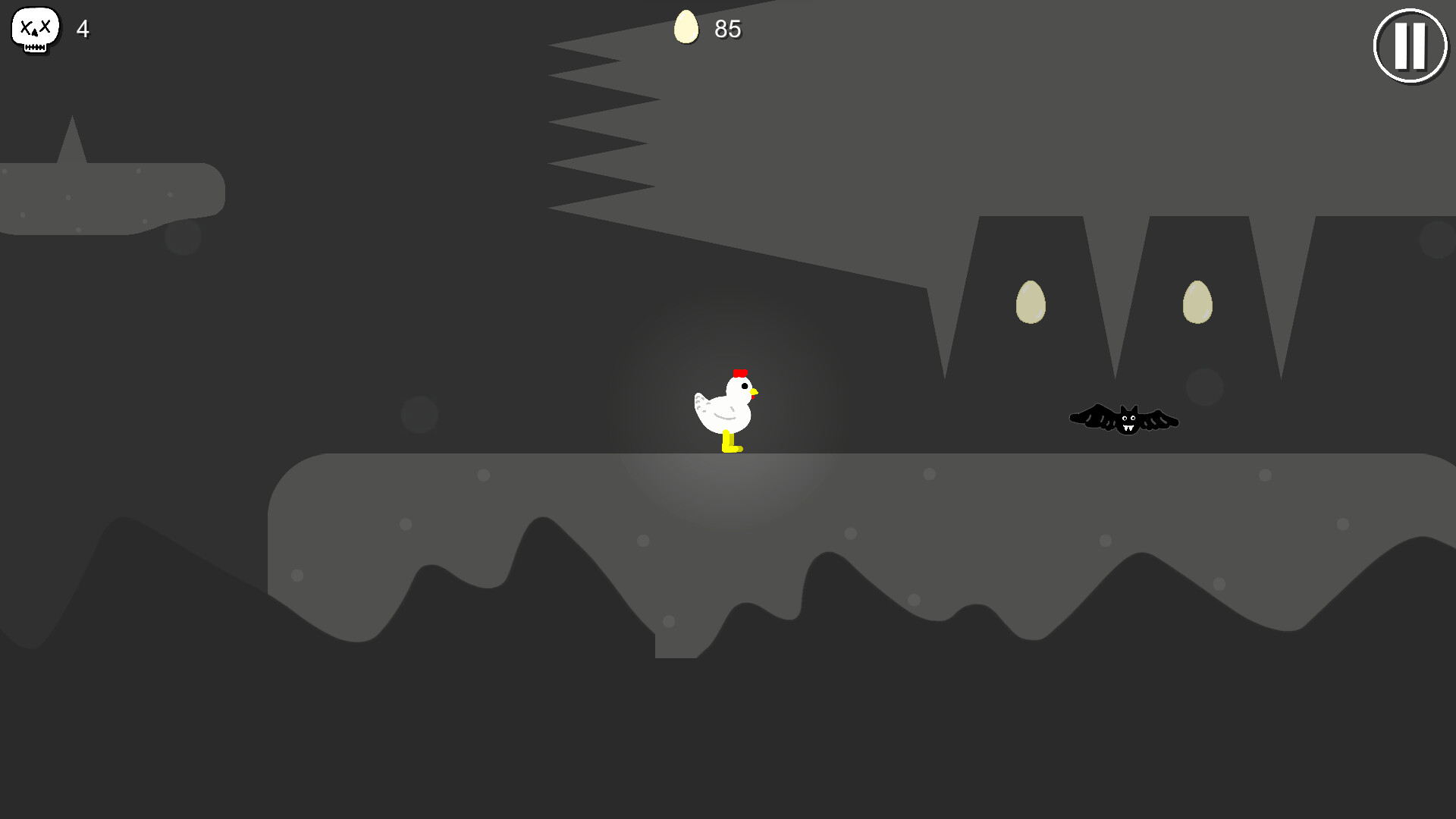Click the dark circle dot left of chicken

coord(422,415)
